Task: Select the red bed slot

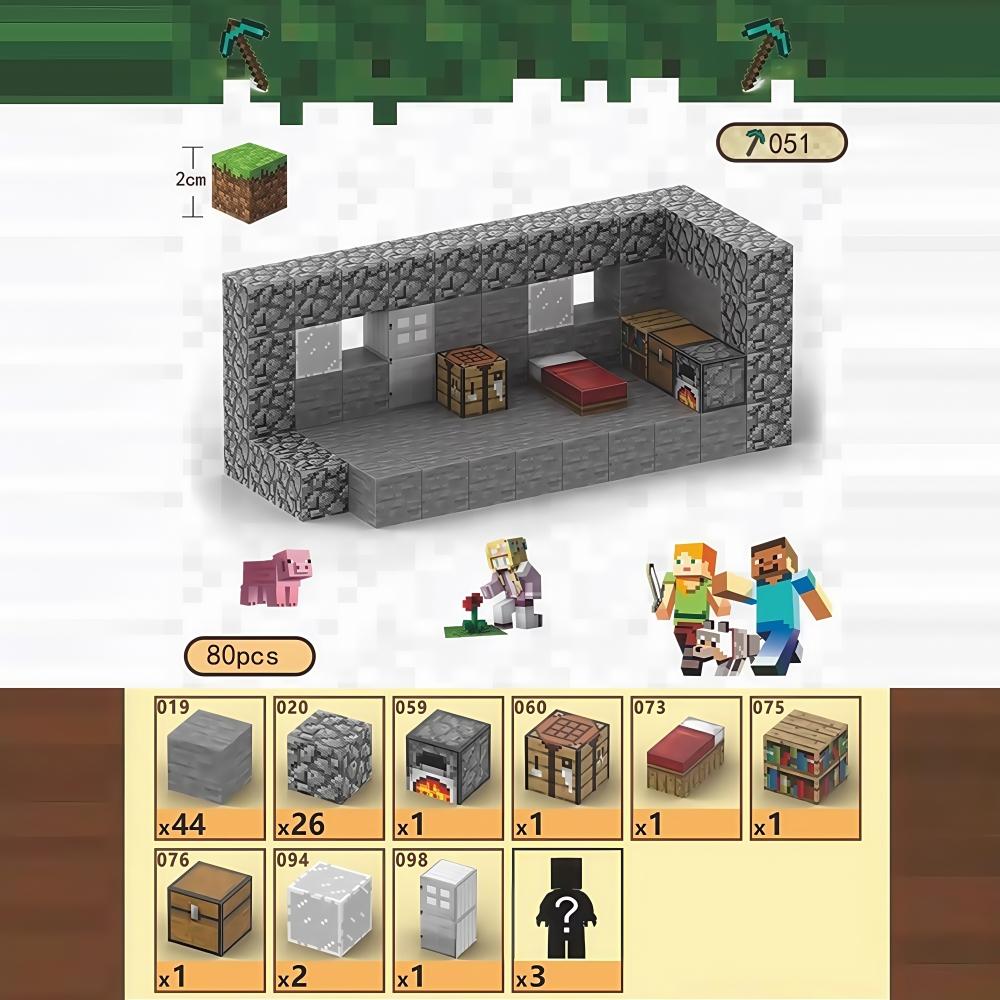Action: tap(686, 767)
